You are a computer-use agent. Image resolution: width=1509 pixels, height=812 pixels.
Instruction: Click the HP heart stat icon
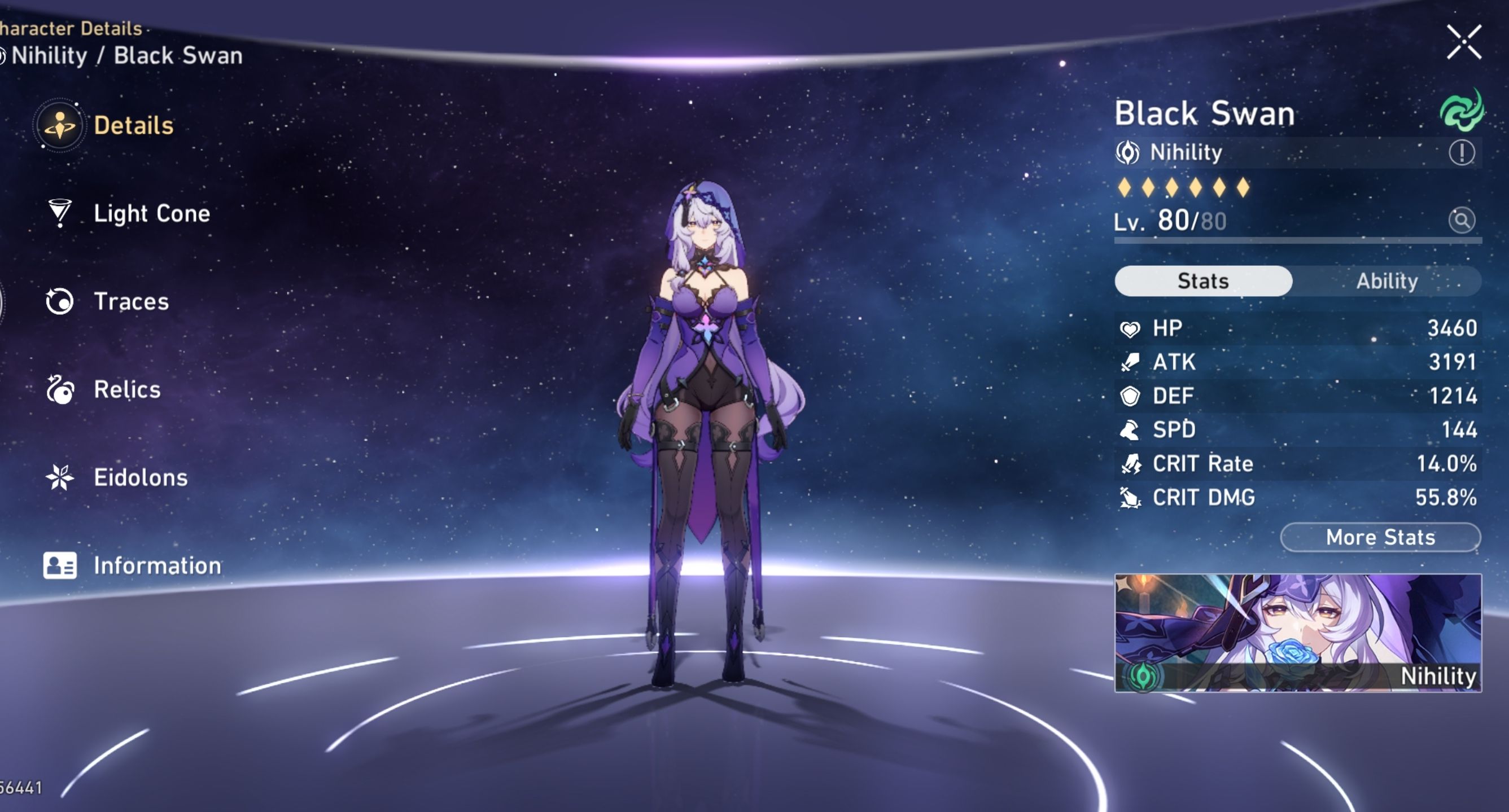[x=1132, y=328]
